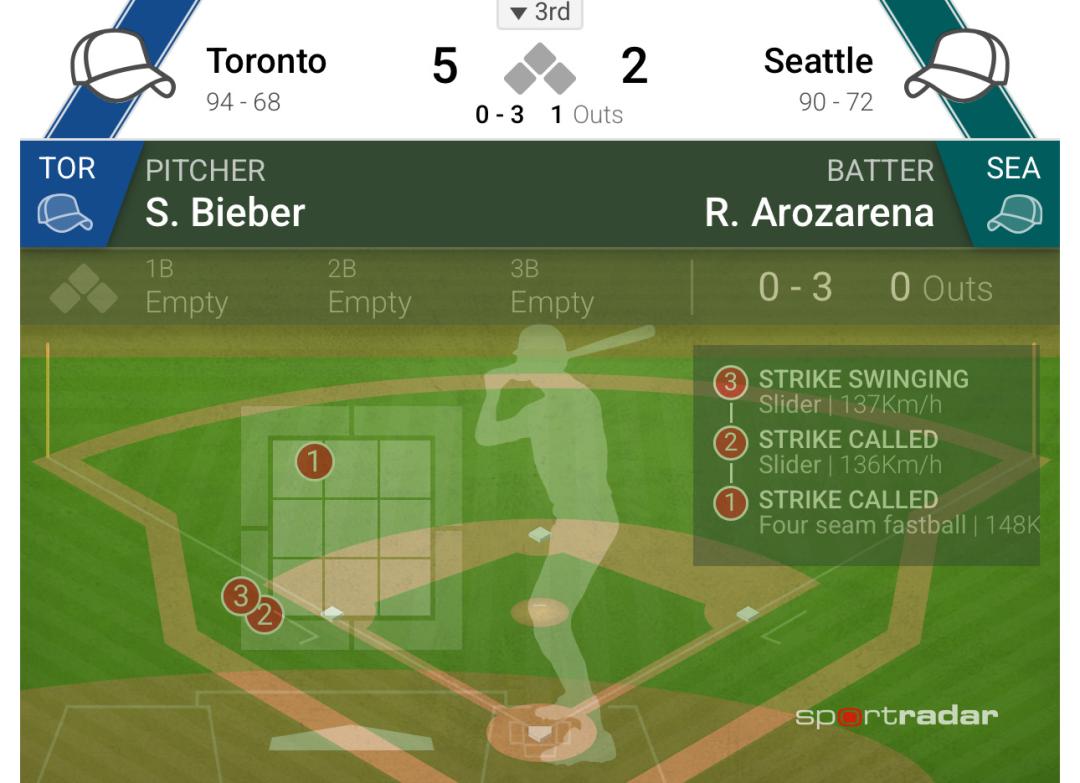The width and height of the screenshot is (1080, 783).
Task: Click the Toronto team name
Action: [266, 62]
